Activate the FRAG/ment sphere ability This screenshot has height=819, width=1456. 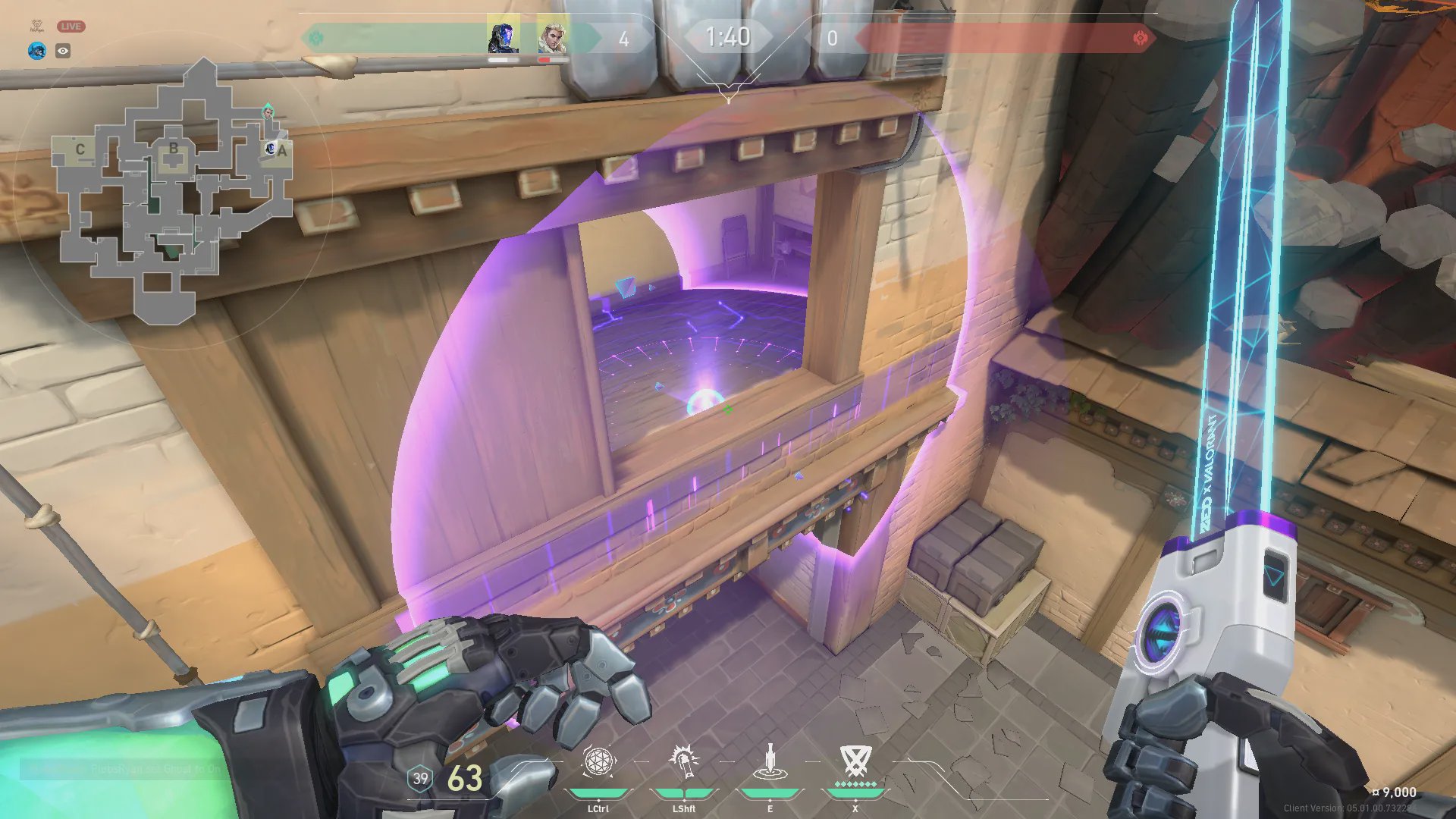tap(598, 762)
